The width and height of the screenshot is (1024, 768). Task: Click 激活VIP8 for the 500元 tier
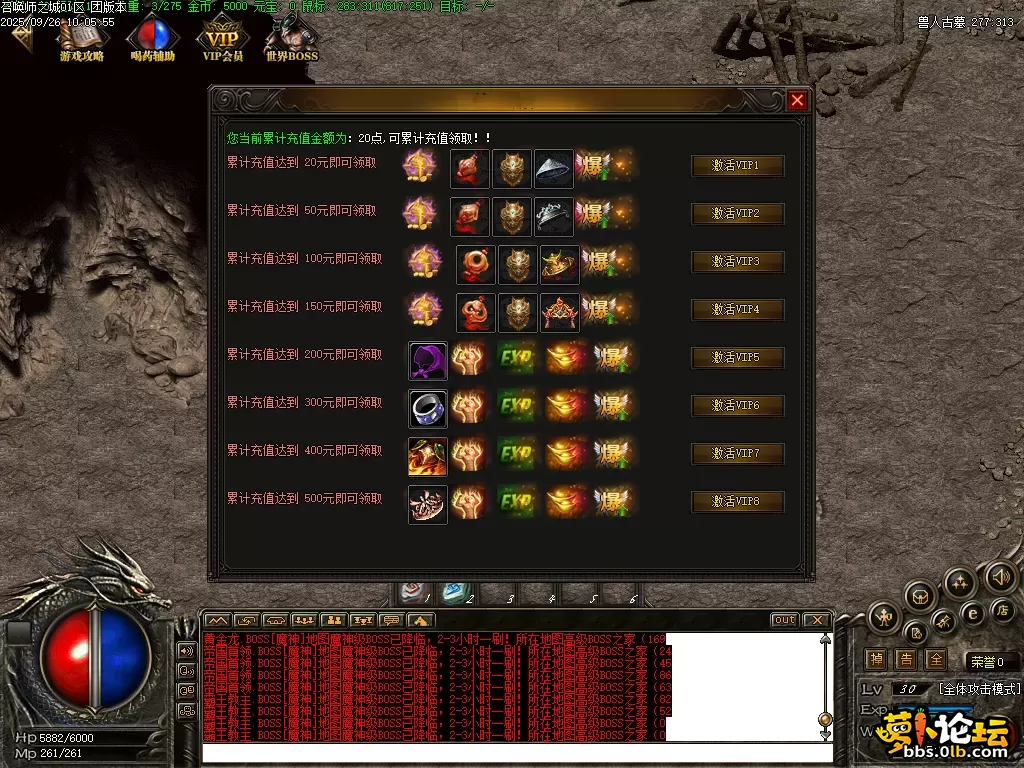coord(737,502)
